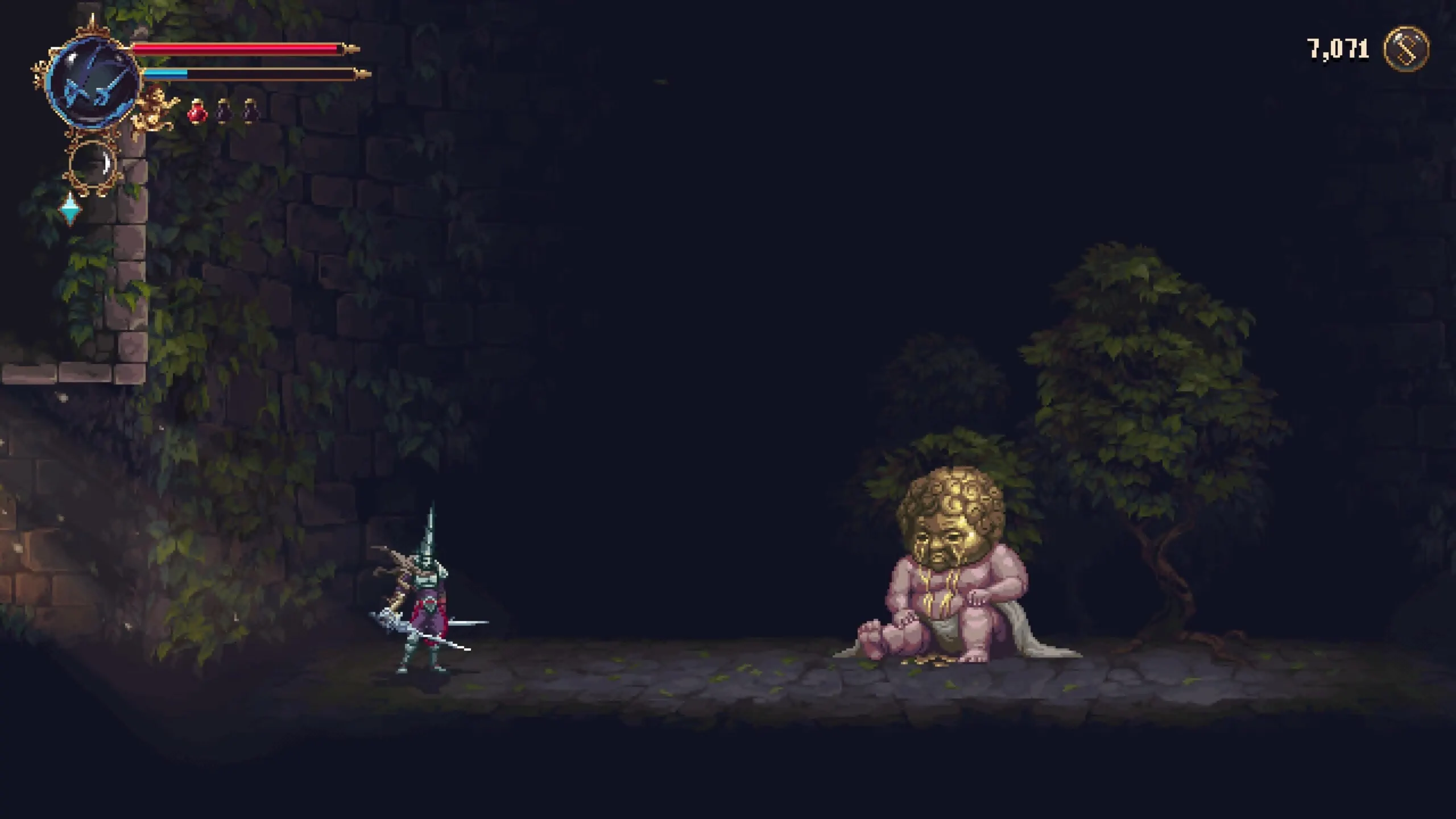This screenshot has width=1456, height=819.
Task: Open the Tears of Atonement currency icon
Action: 1406,49
